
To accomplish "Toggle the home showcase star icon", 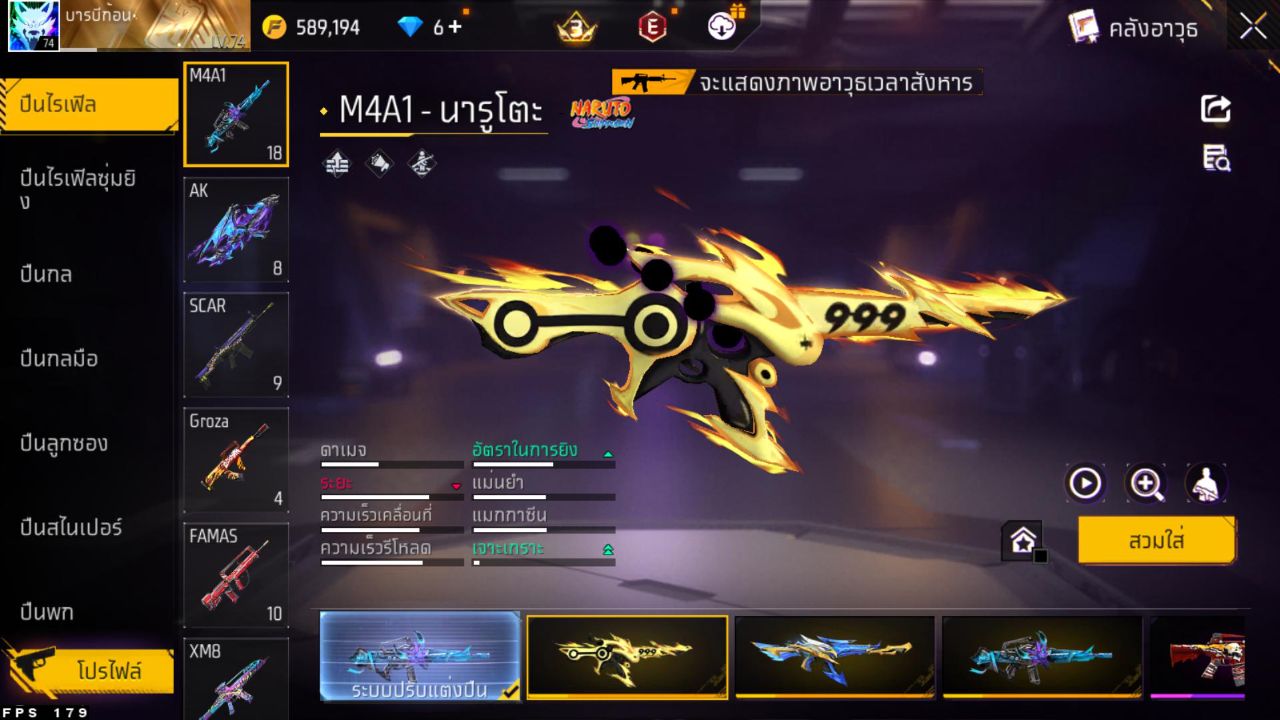I will tap(1022, 538).
